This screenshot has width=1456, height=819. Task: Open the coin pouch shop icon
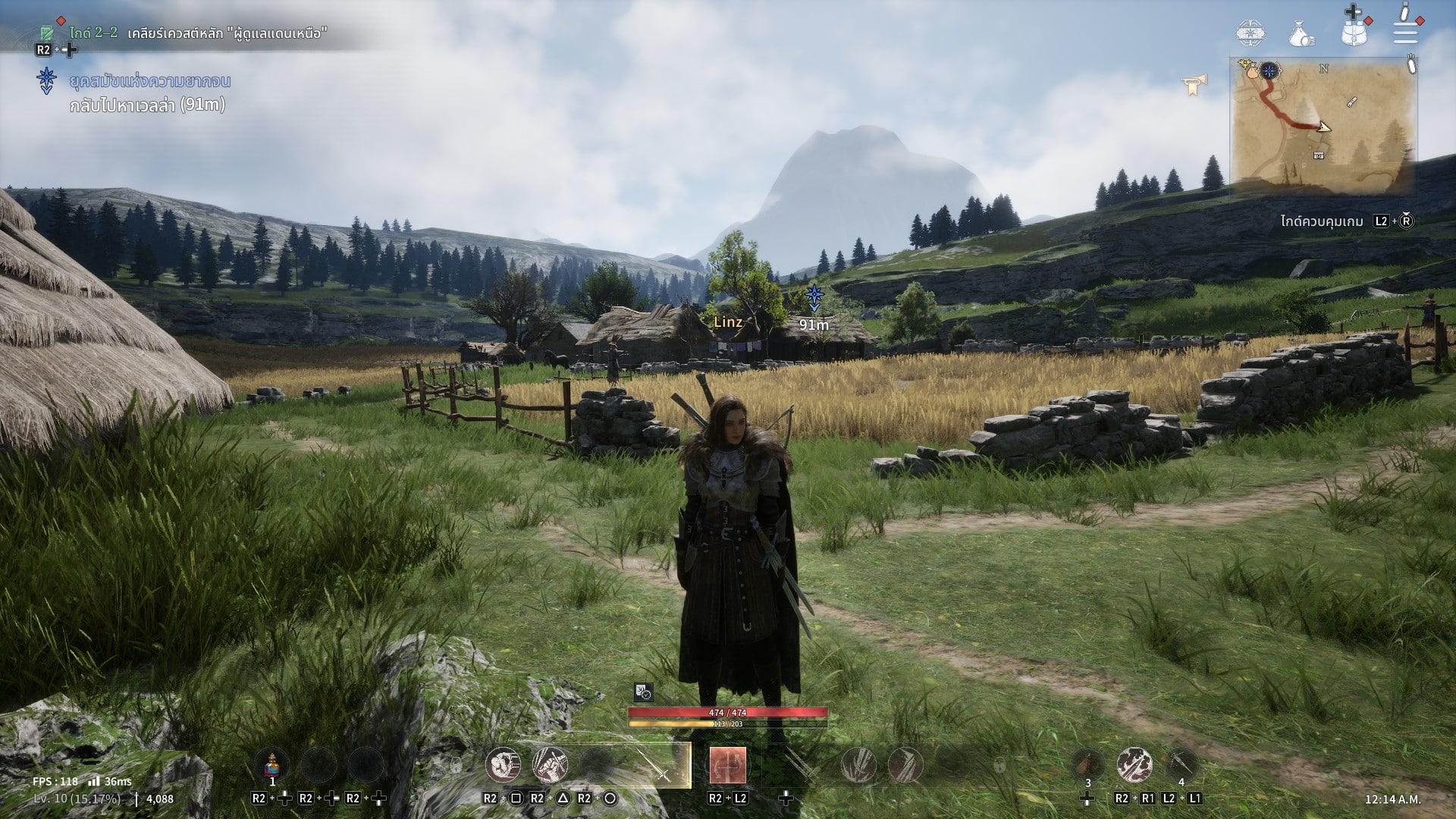[1301, 33]
